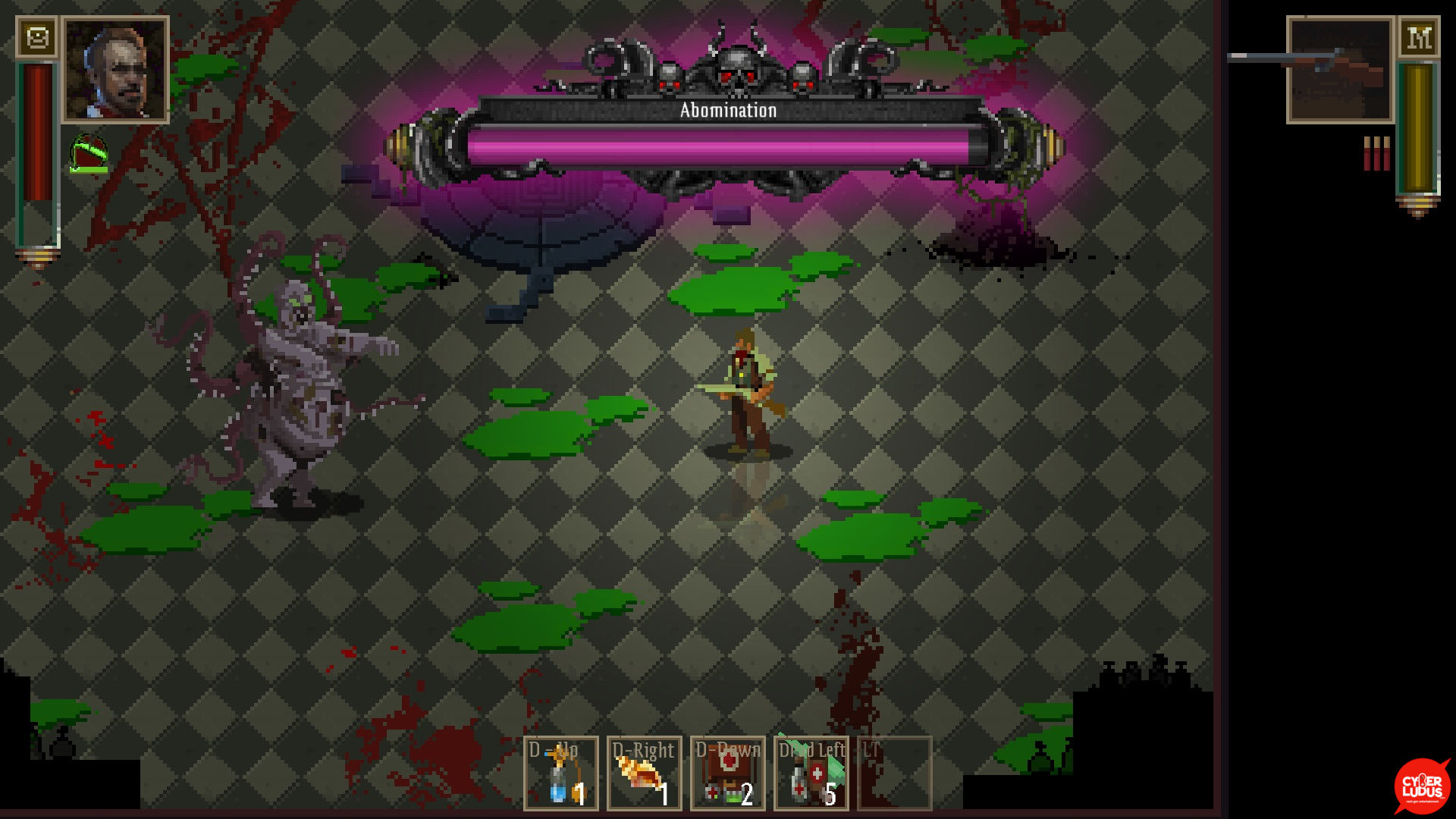
Task: Click the character portrait
Action: [x=115, y=70]
